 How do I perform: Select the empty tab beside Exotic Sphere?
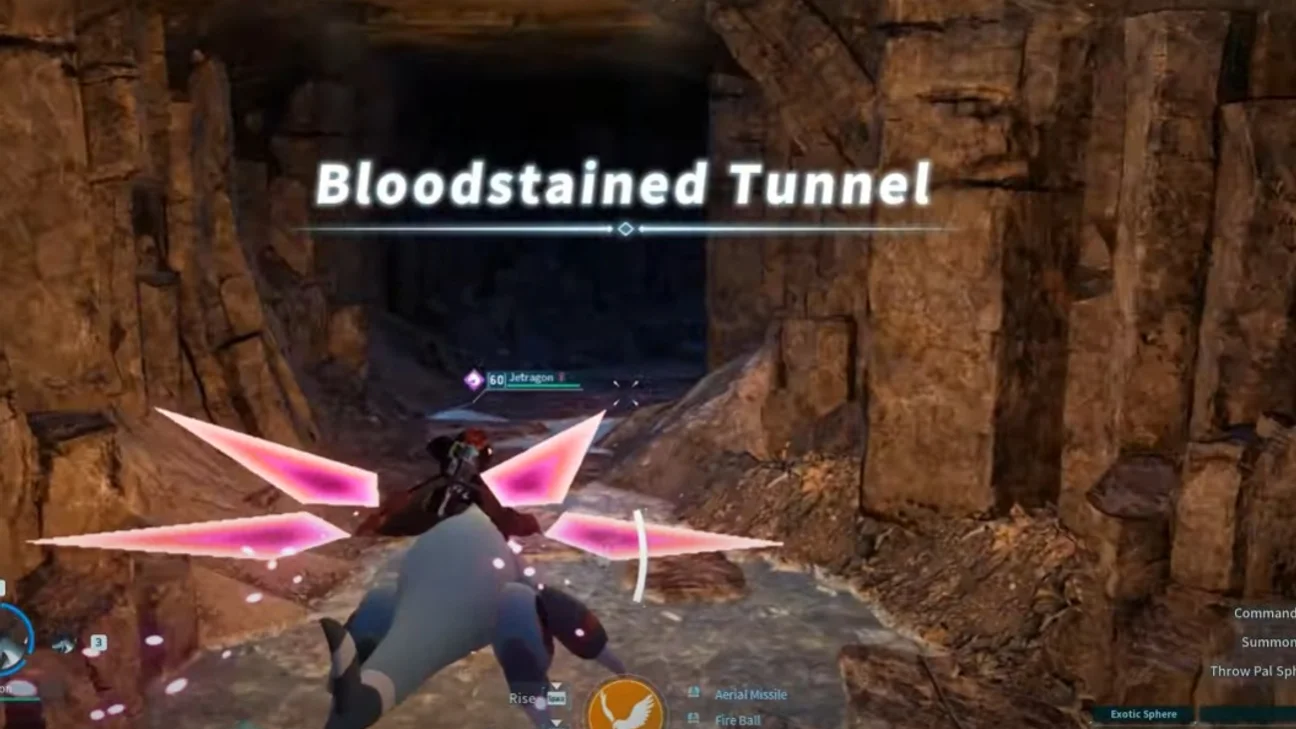coord(1248,713)
